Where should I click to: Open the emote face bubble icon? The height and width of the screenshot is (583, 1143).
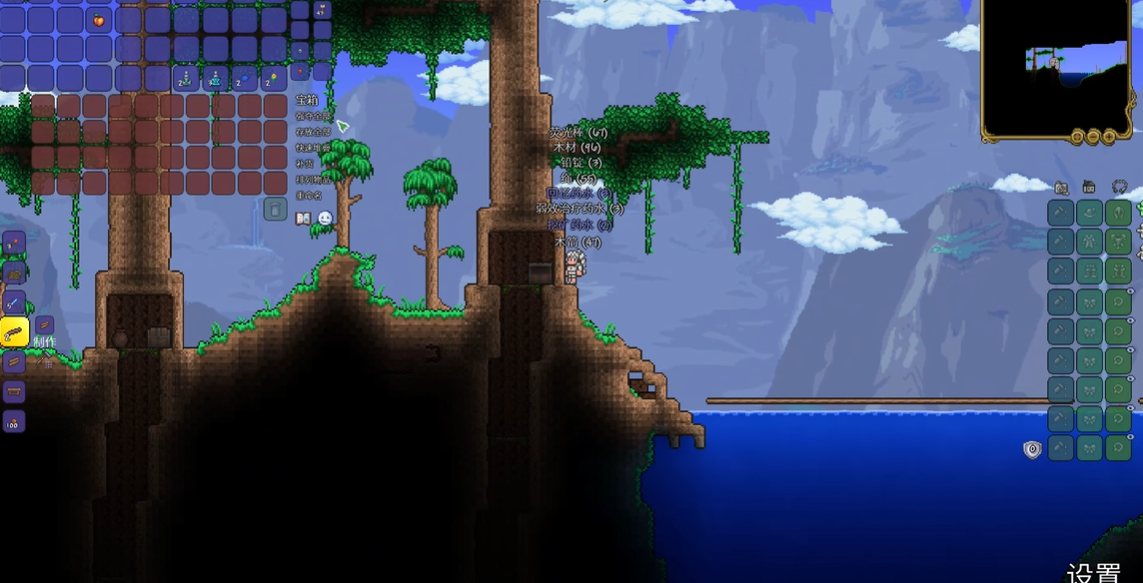[325, 218]
